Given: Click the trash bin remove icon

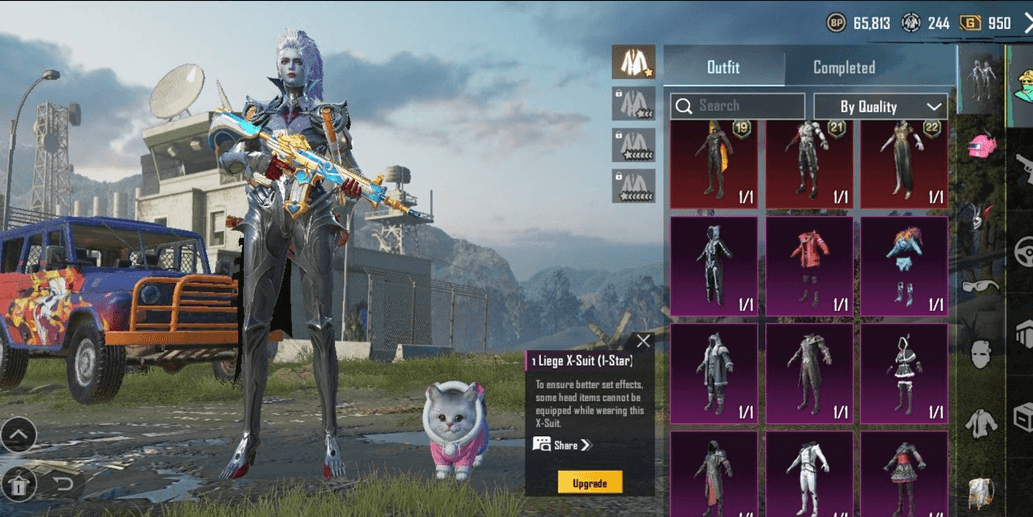Looking at the screenshot, I should click(x=19, y=485).
